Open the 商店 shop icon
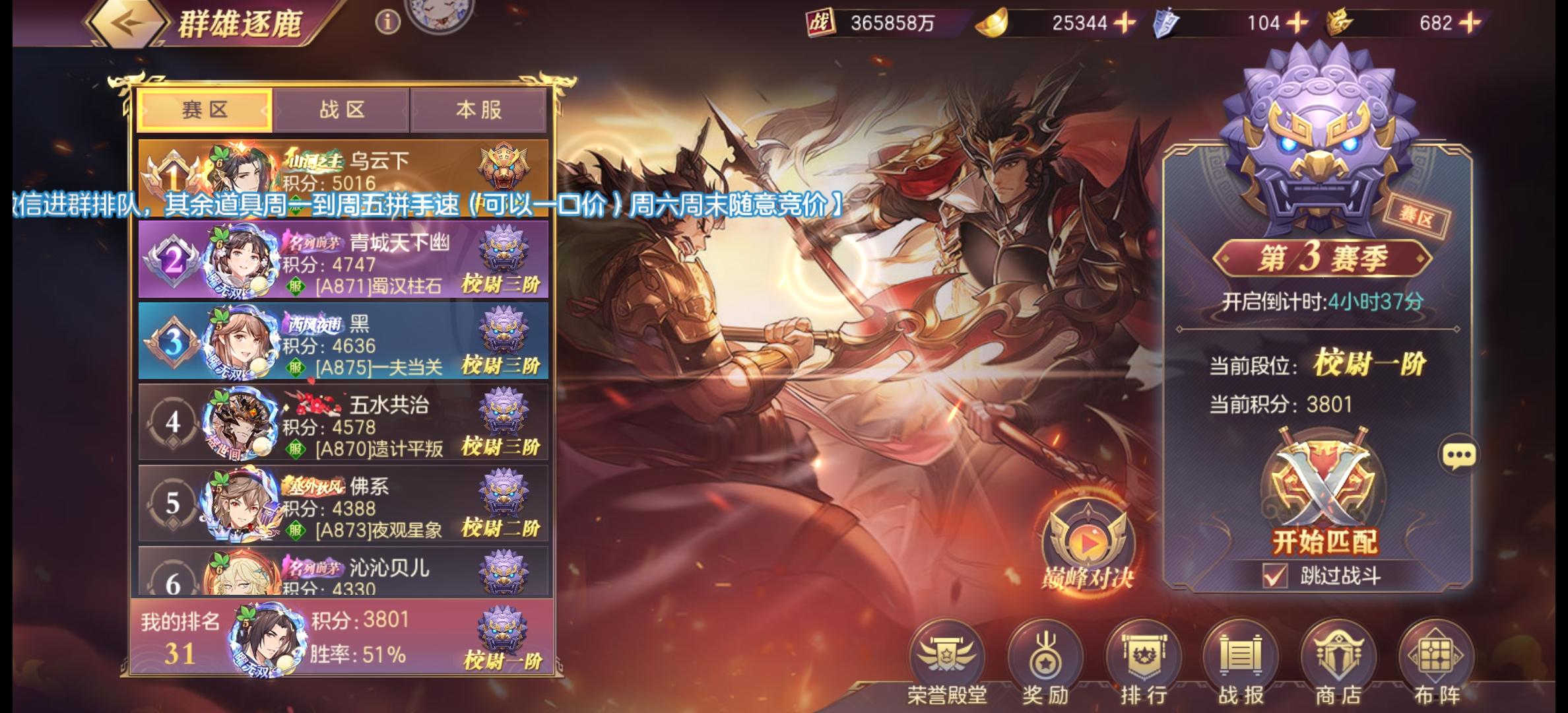Viewport: 1568px width, 713px height. pos(1339,654)
